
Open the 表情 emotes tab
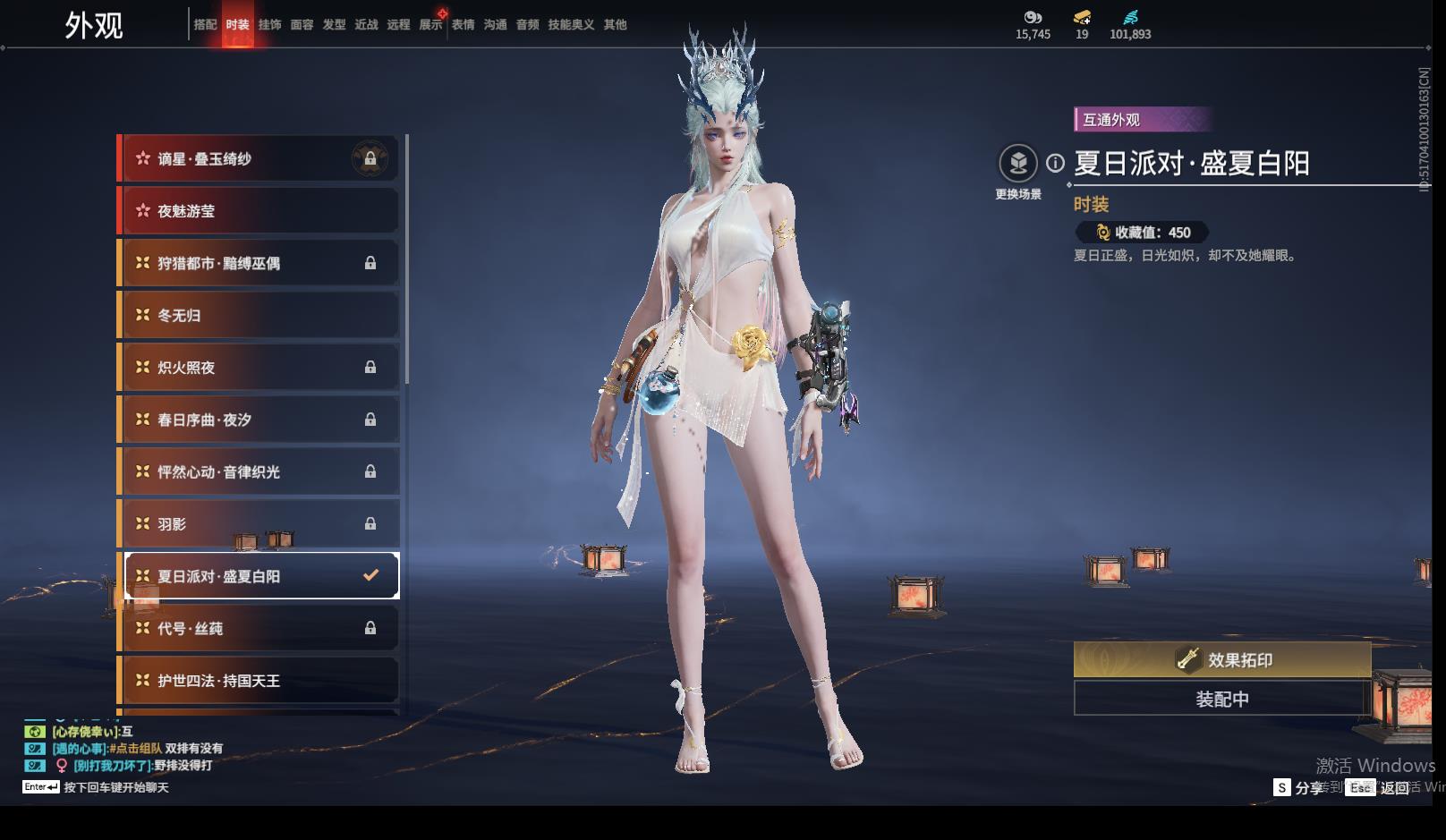(x=463, y=25)
